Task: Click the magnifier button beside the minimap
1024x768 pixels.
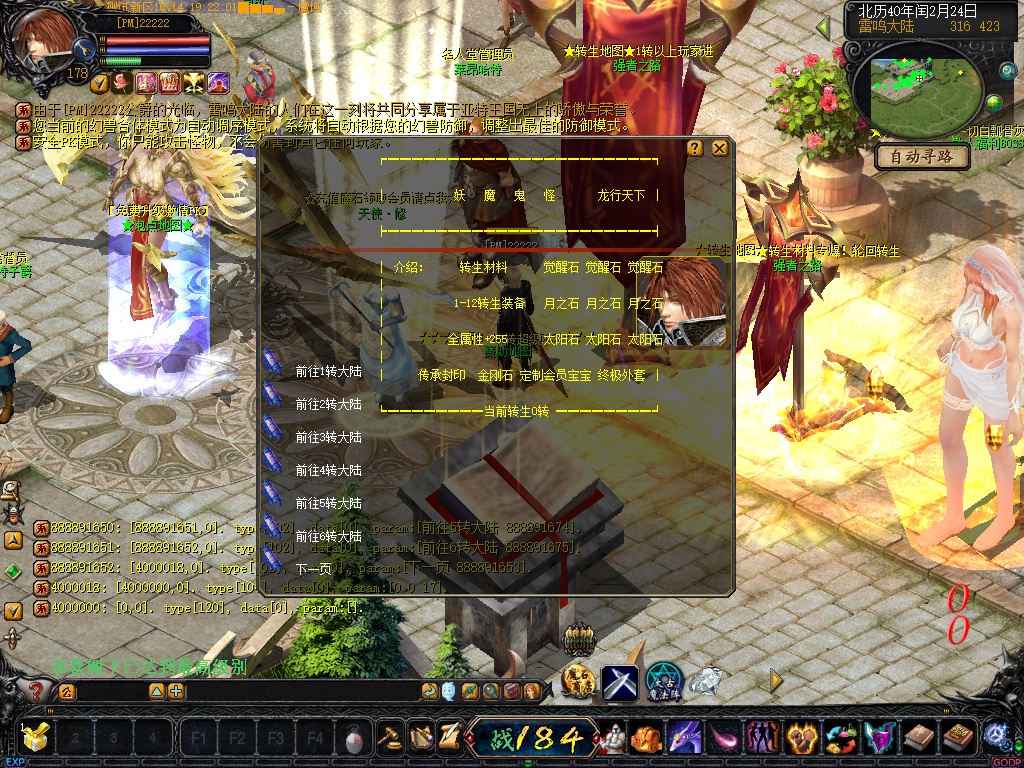Action: pyautogui.click(x=1008, y=70)
